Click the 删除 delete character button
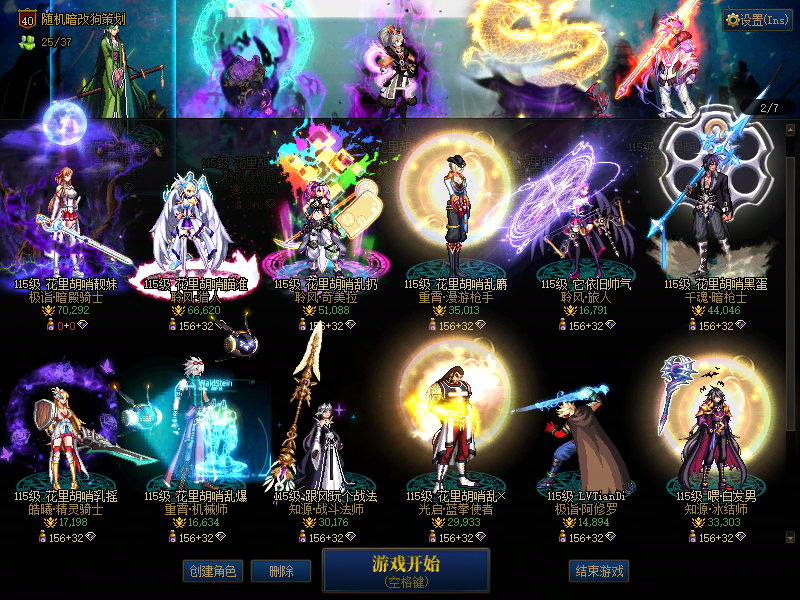800x600 pixels. point(280,571)
